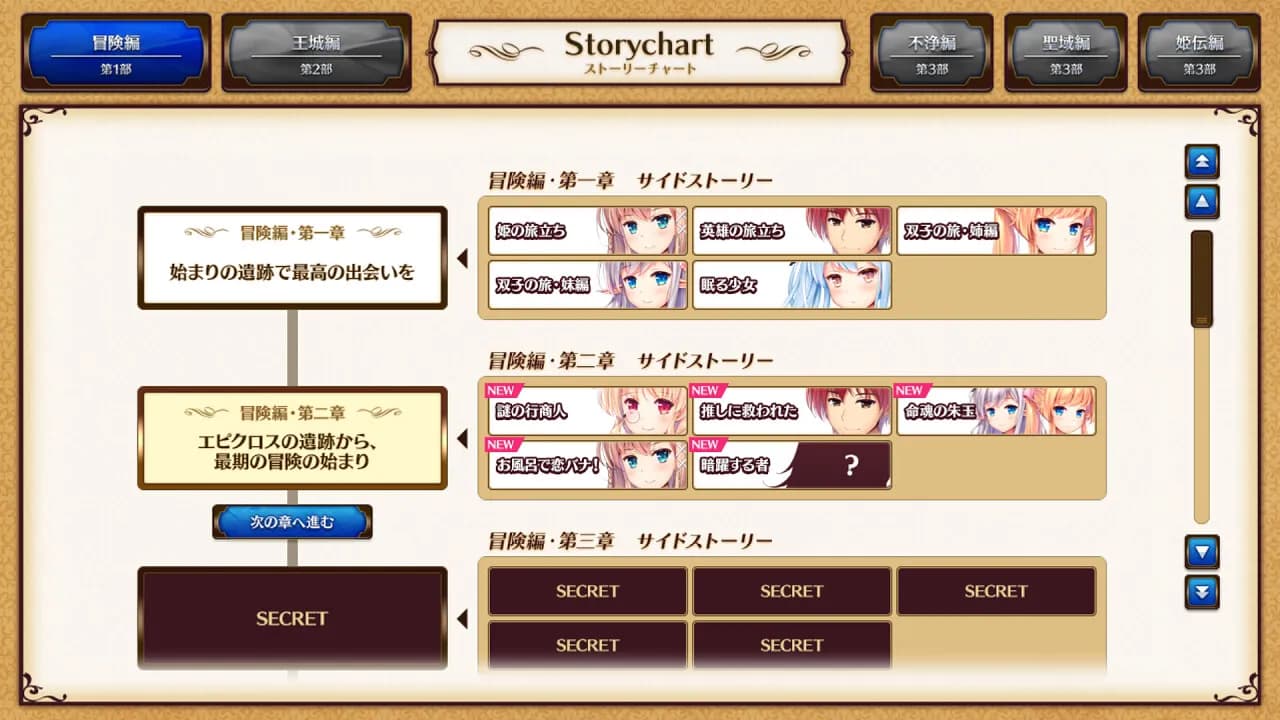Open the 眠る少女 side story
1280x720 pixels.
[791, 286]
